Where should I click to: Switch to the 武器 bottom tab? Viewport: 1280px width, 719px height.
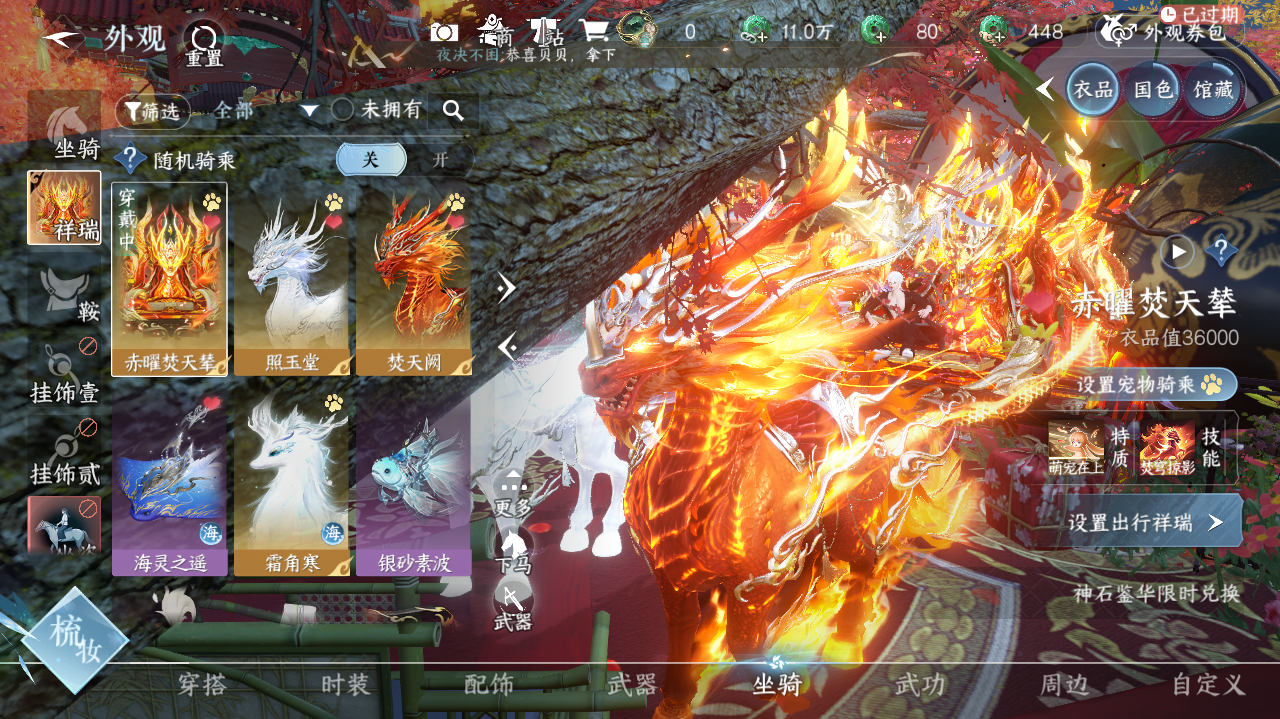click(632, 685)
